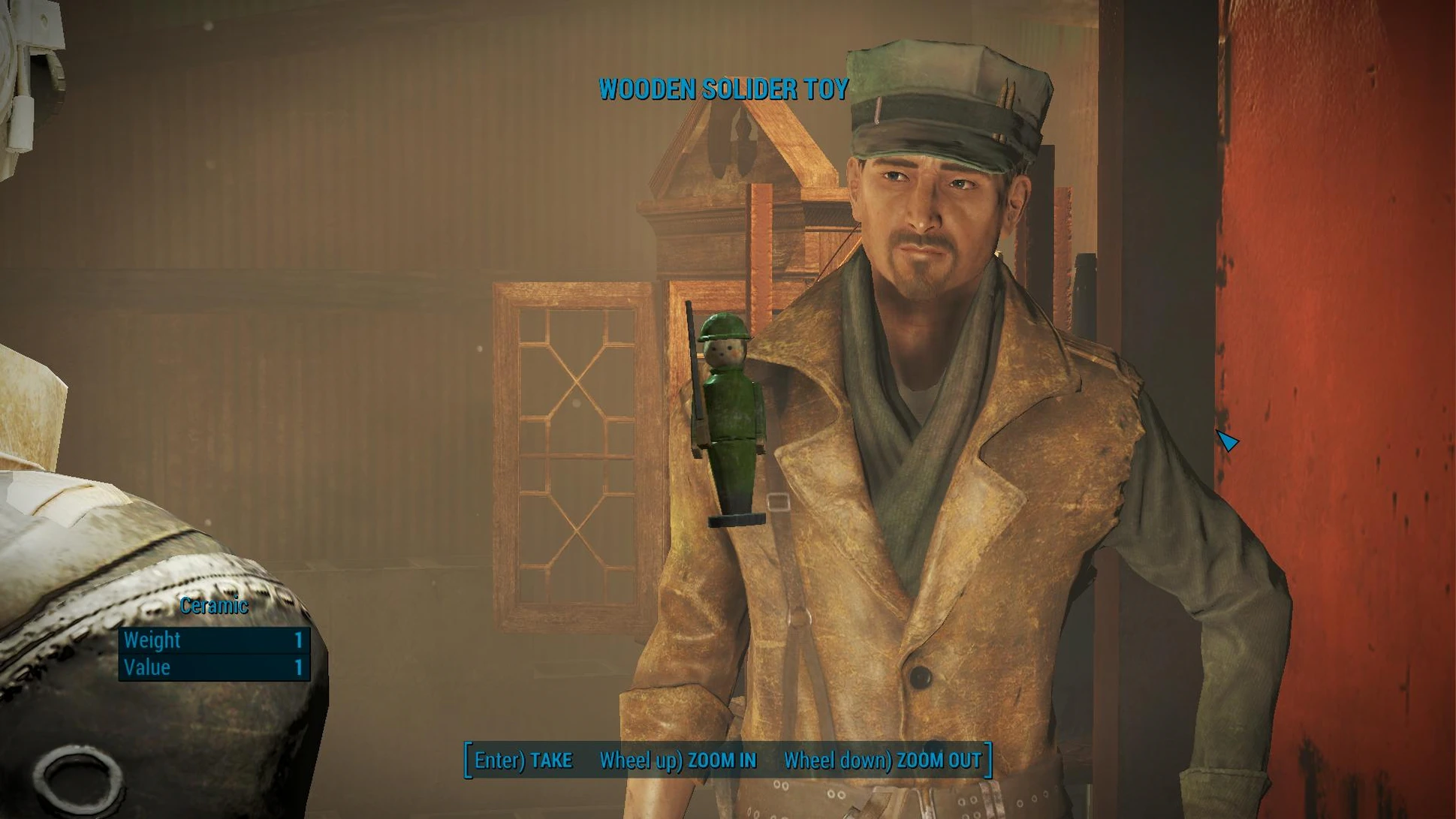Select the ZOOM OUT option

882,760
